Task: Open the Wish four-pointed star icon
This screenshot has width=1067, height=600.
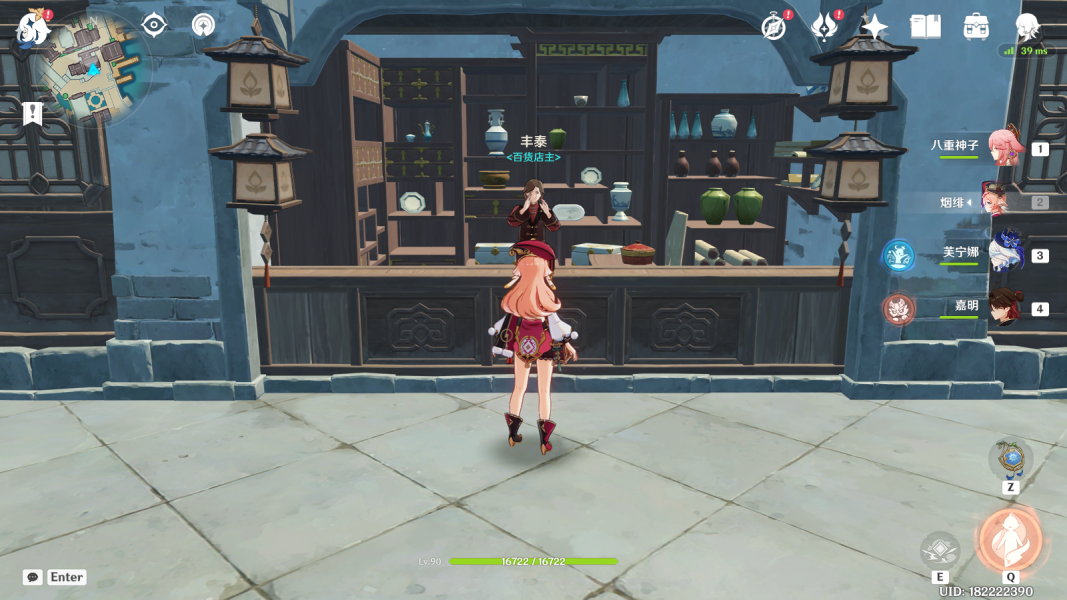Action: point(875,27)
